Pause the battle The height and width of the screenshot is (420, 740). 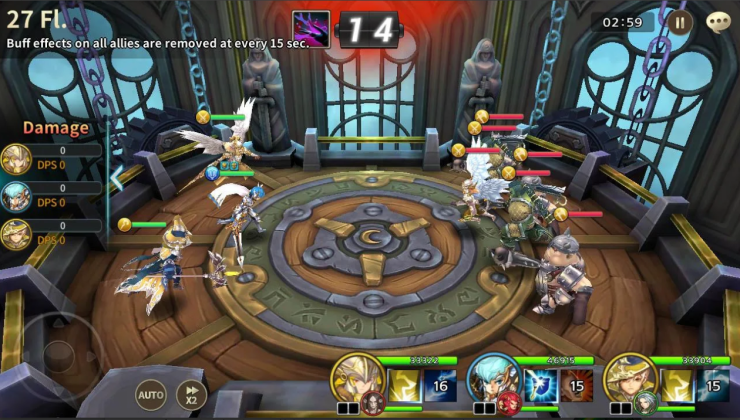pyautogui.click(x=680, y=21)
